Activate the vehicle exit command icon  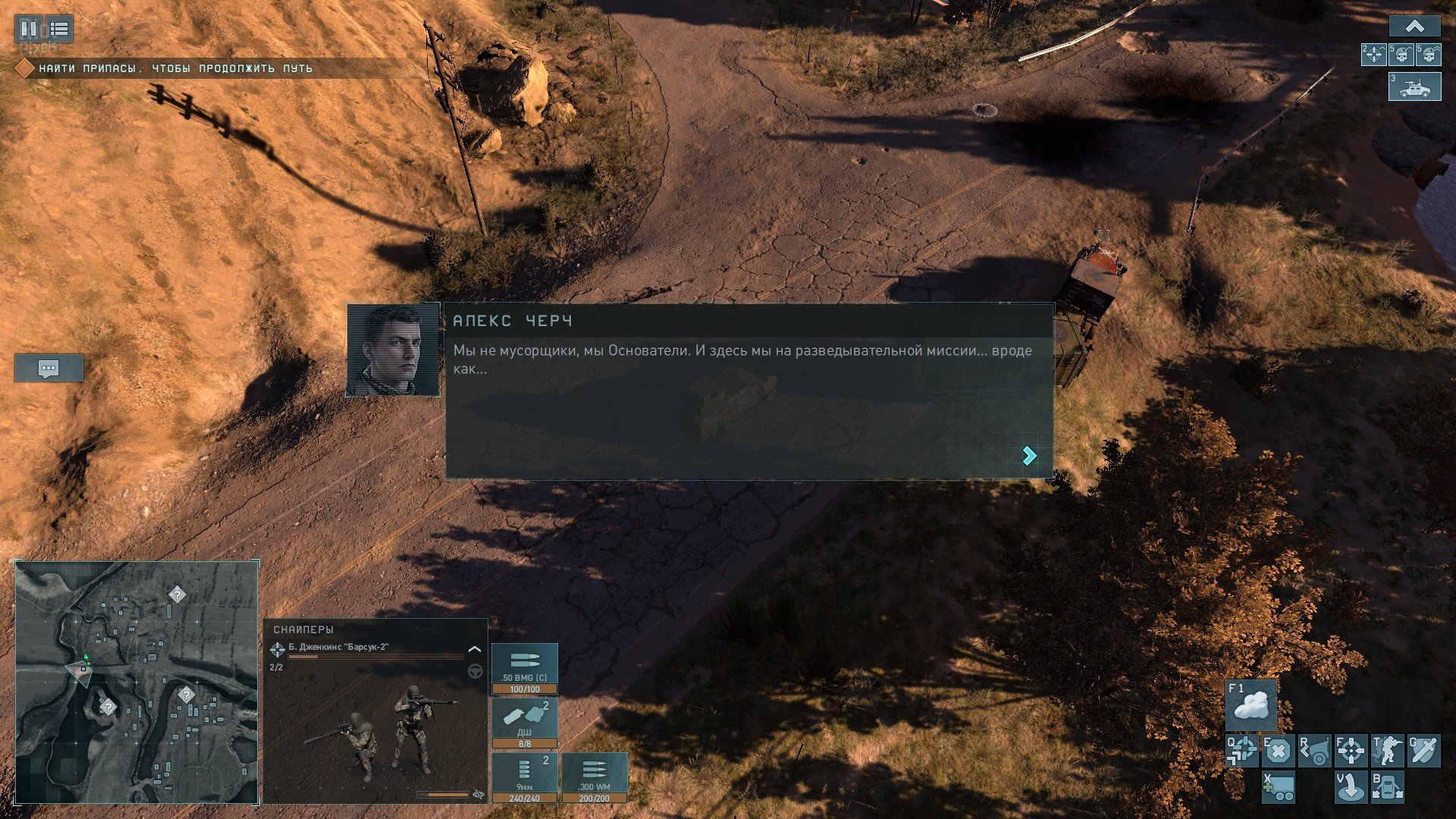tap(1387, 787)
